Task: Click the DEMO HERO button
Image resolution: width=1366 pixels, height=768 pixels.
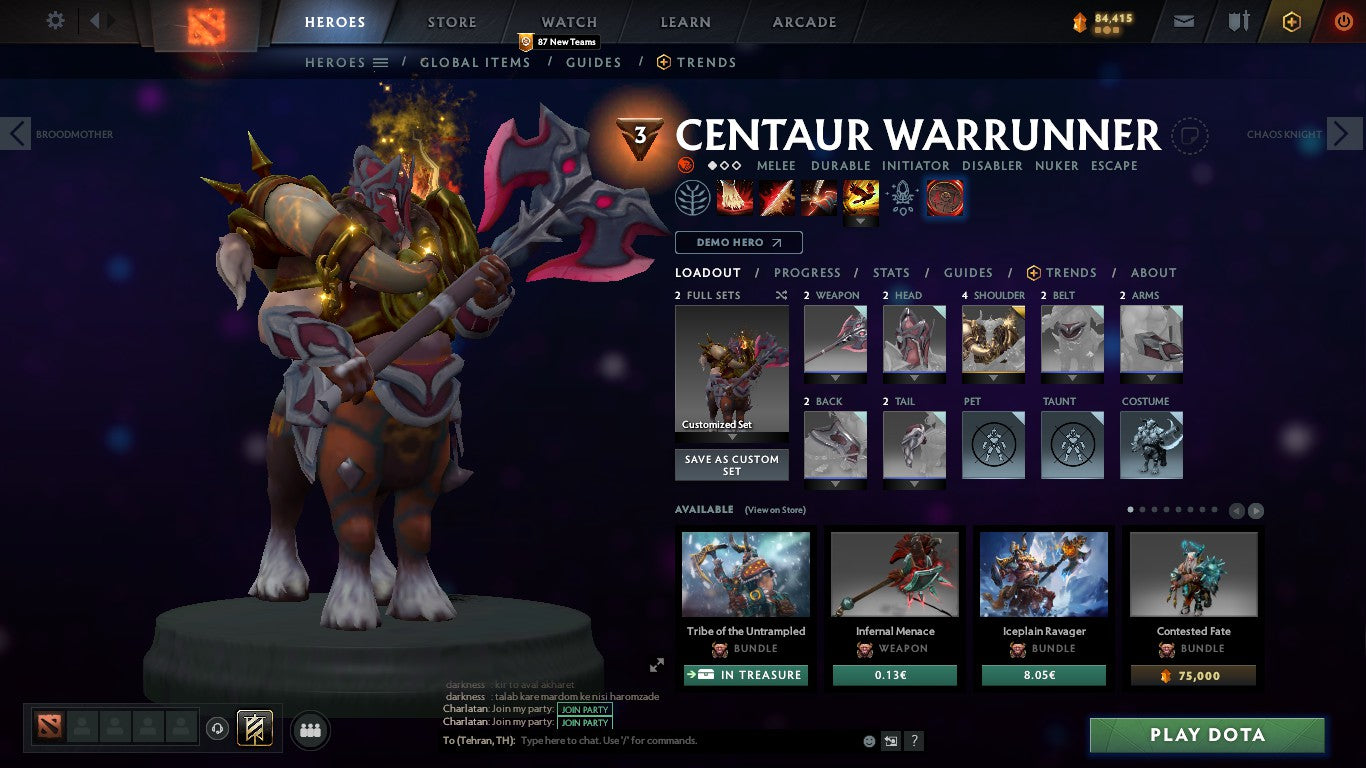Action: 738,242
